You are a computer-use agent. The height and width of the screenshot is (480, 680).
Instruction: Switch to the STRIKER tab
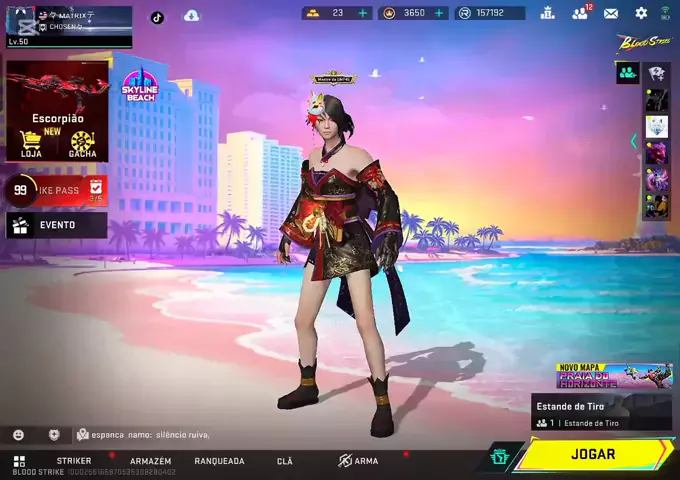point(74,461)
